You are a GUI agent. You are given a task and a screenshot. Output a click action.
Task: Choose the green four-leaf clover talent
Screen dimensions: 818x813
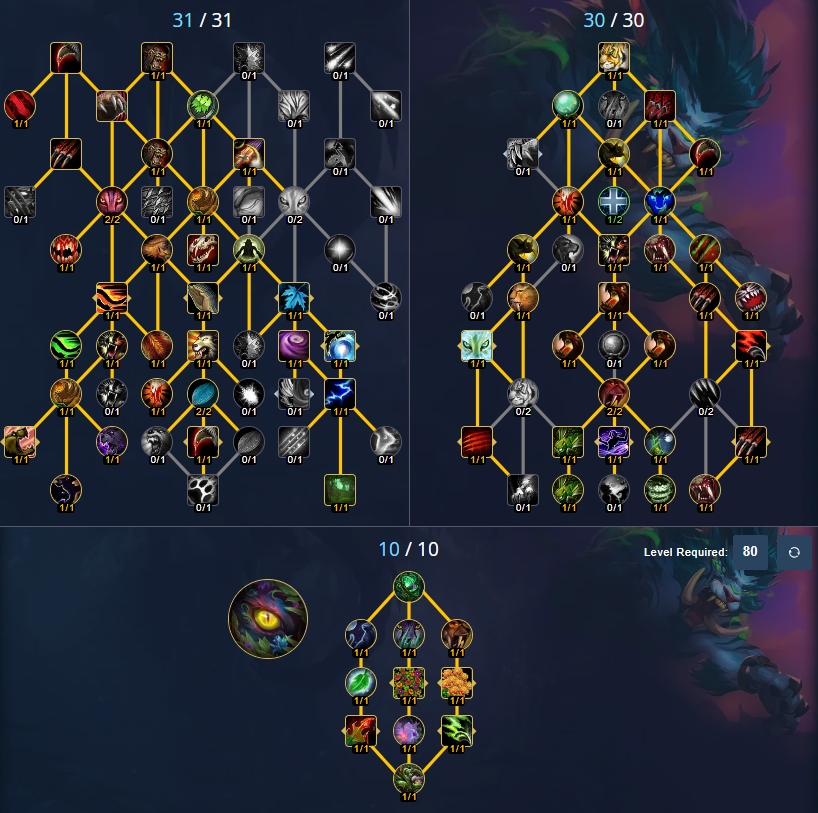coord(203,105)
